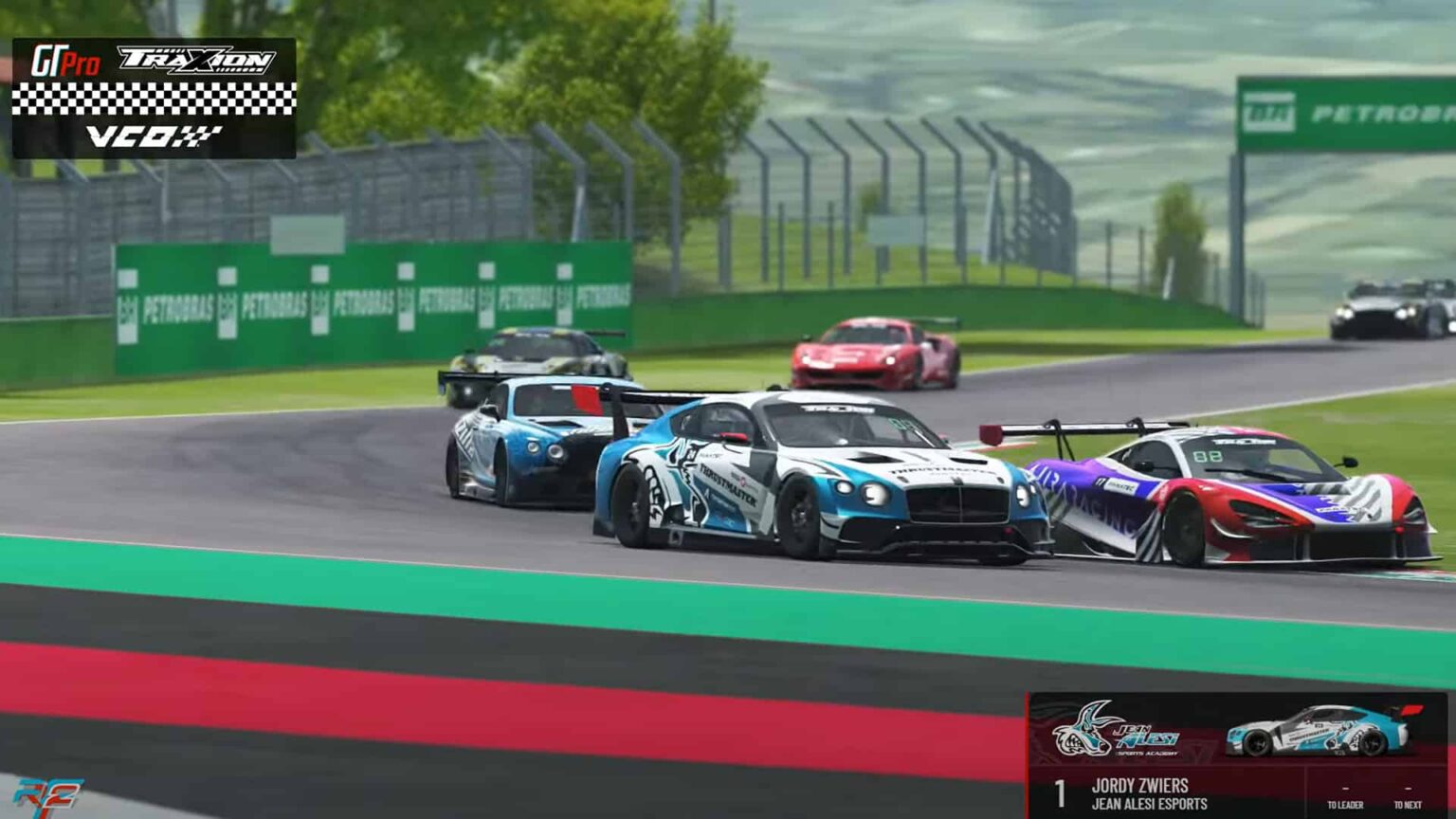The image size is (1456, 819).
Task: Select driver name Jordy Zwiers
Action: (x=1142, y=787)
